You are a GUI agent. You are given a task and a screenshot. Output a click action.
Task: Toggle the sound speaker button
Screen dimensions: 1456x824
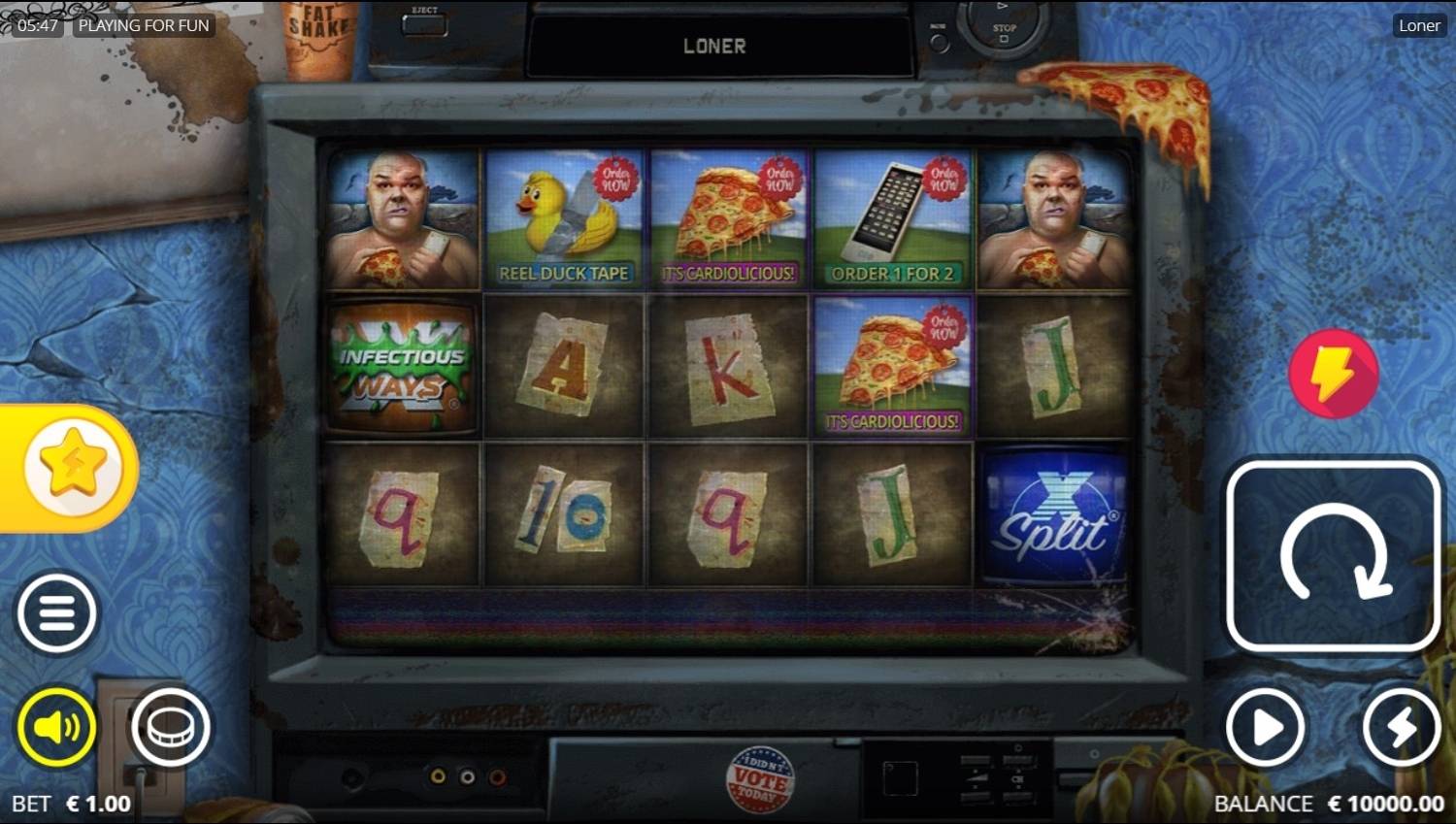point(57,727)
